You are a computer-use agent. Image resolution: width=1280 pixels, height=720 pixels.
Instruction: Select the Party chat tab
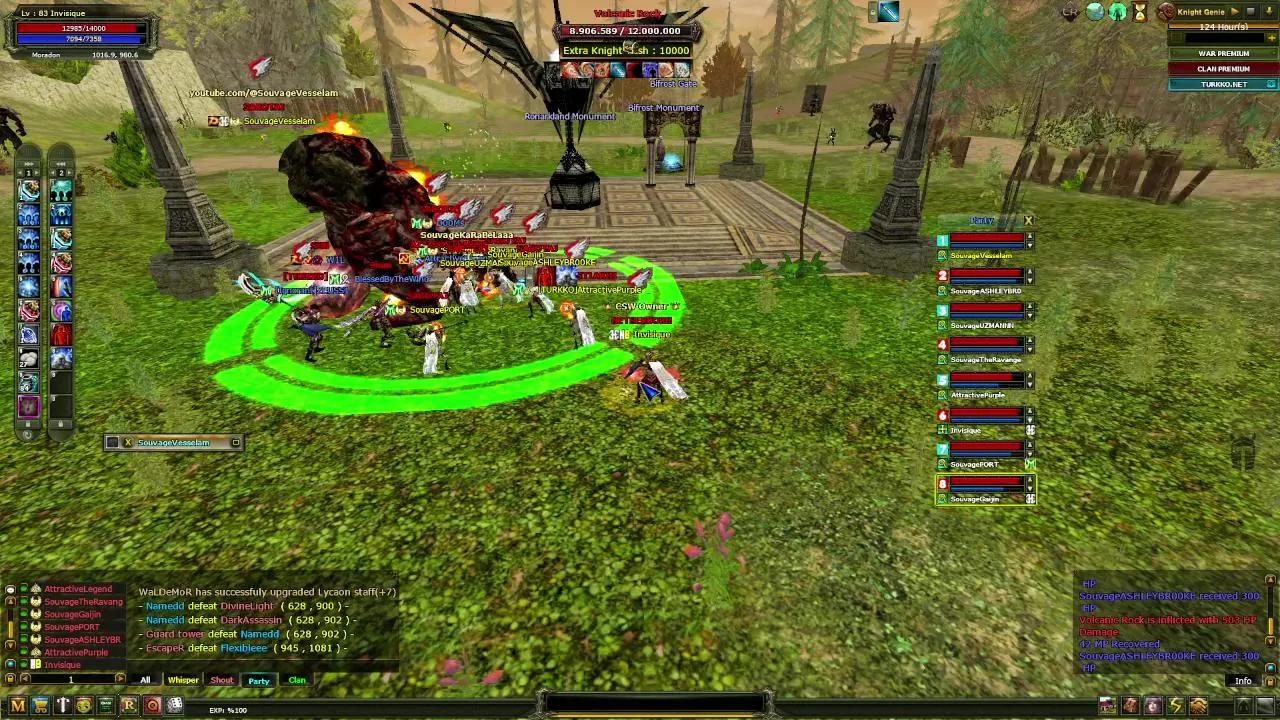click(x=259, y=680)
